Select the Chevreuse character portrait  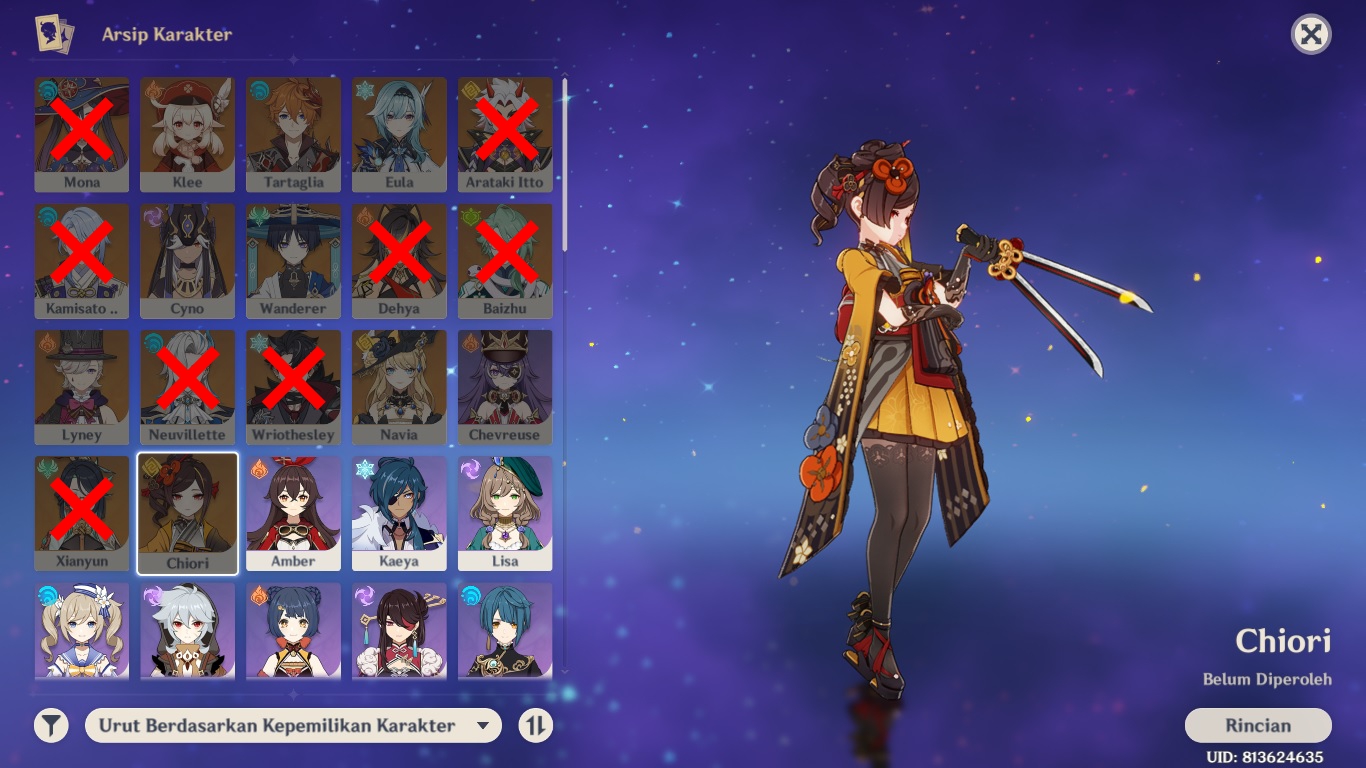(x=505, y=385)
